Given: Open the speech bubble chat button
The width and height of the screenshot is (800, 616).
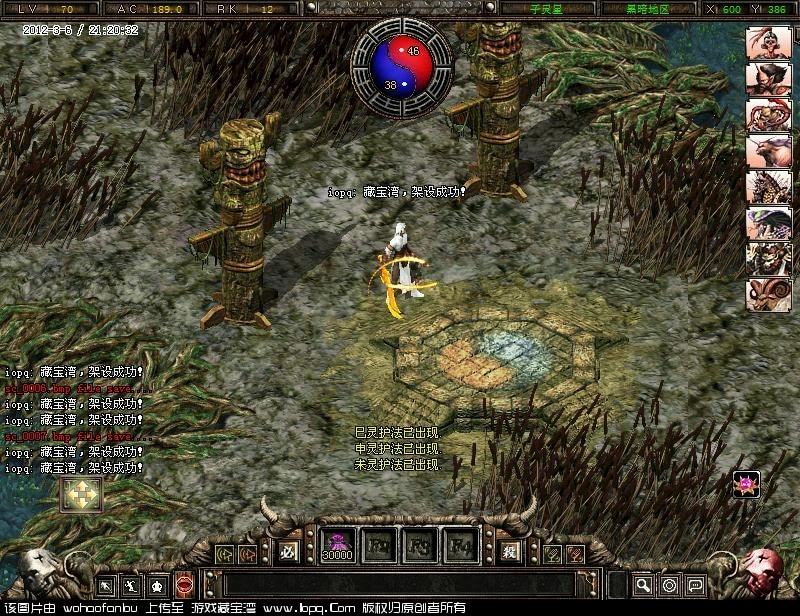Looking at the screenshot, I should point(695,584).
